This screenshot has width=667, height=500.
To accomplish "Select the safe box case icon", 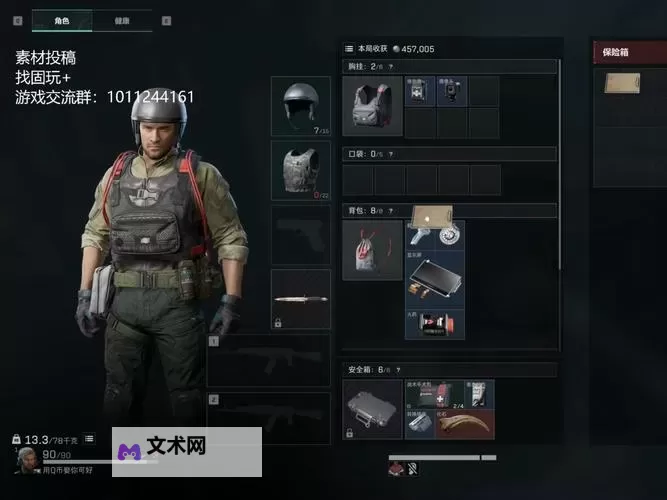I will pos(372,408).
